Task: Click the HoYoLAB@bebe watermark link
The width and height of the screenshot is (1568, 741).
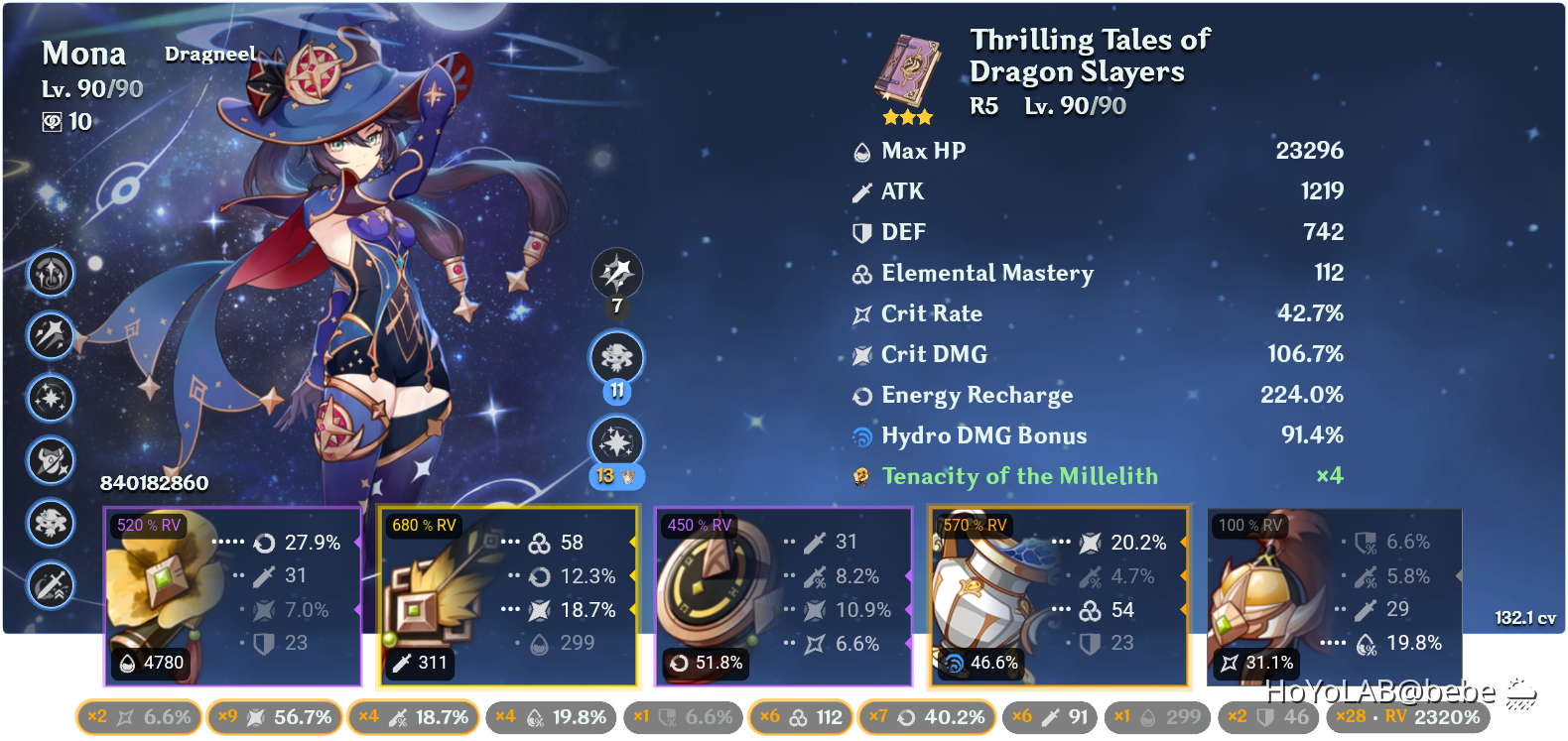Action: [1381, 691]
